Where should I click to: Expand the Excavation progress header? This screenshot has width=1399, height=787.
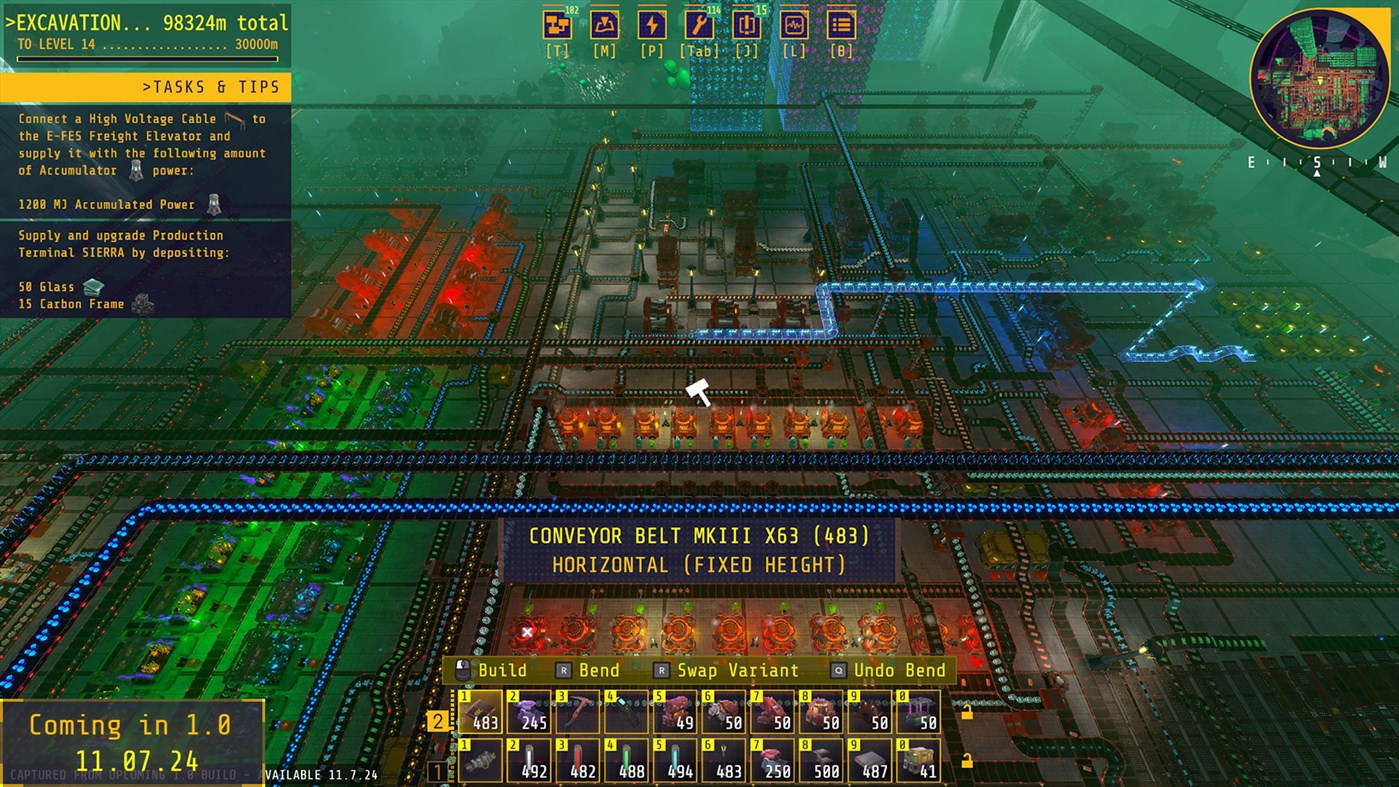(145, 21)
